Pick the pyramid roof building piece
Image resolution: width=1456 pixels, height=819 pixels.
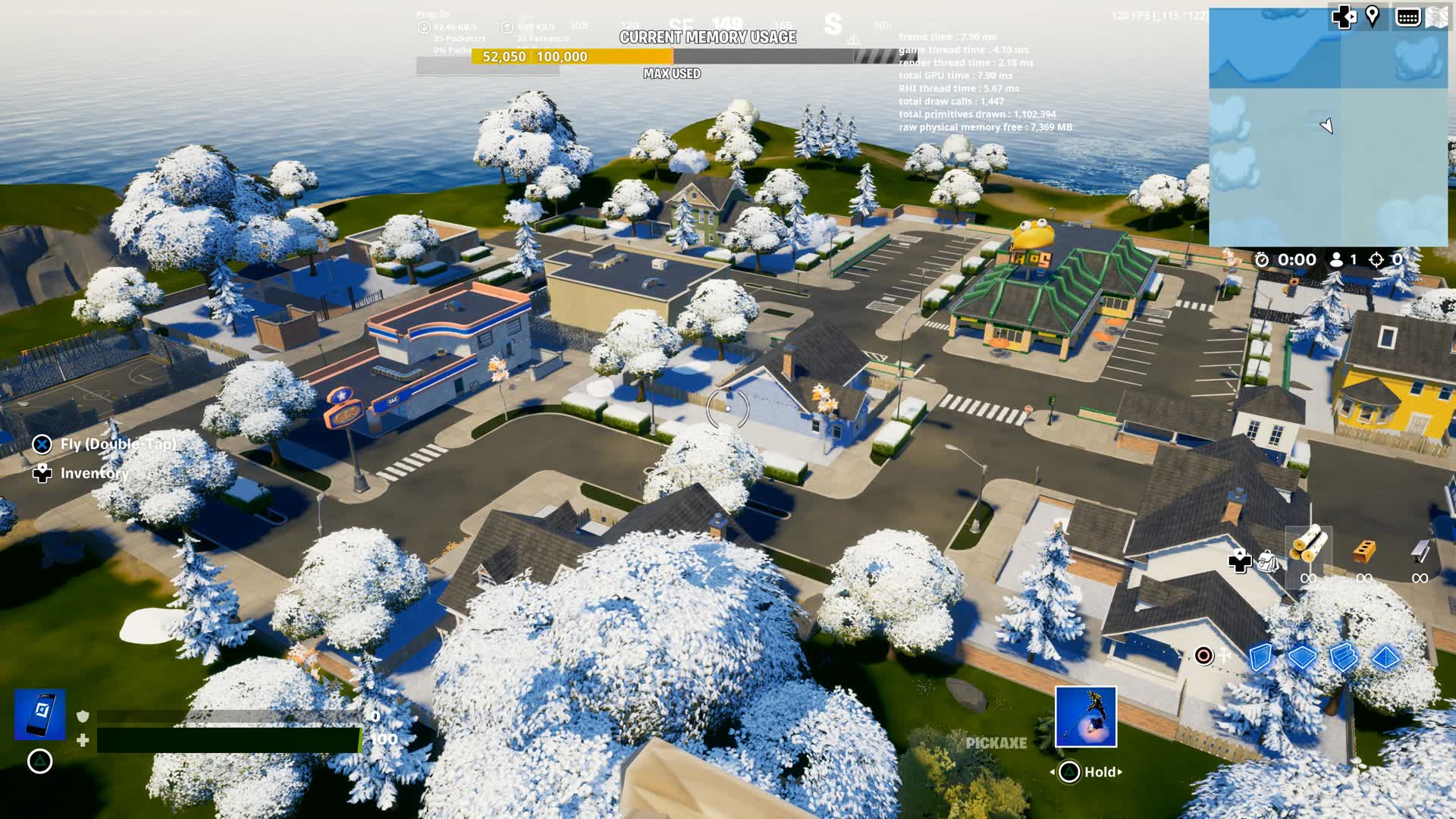coord(1385,657)
